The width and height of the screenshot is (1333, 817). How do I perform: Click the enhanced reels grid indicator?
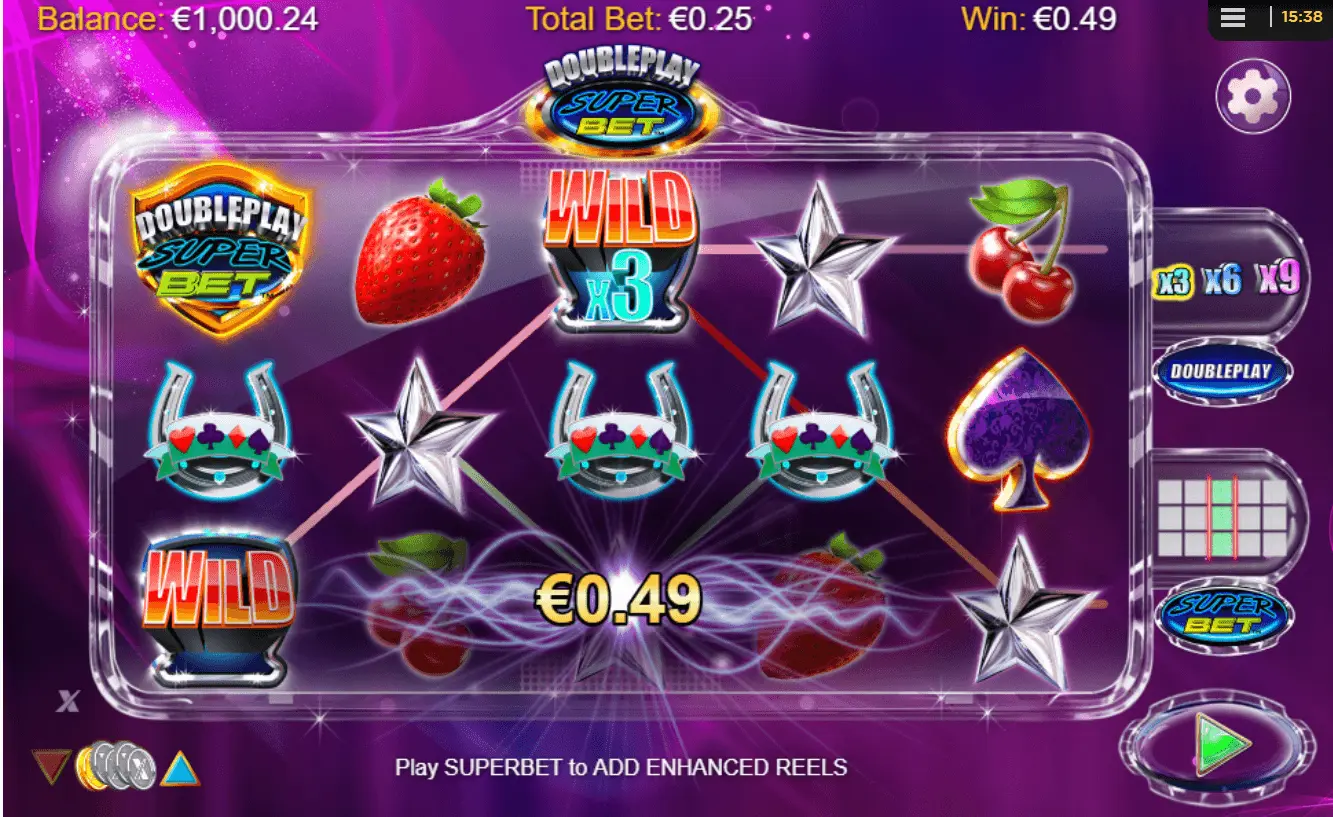coord(1221,518)
